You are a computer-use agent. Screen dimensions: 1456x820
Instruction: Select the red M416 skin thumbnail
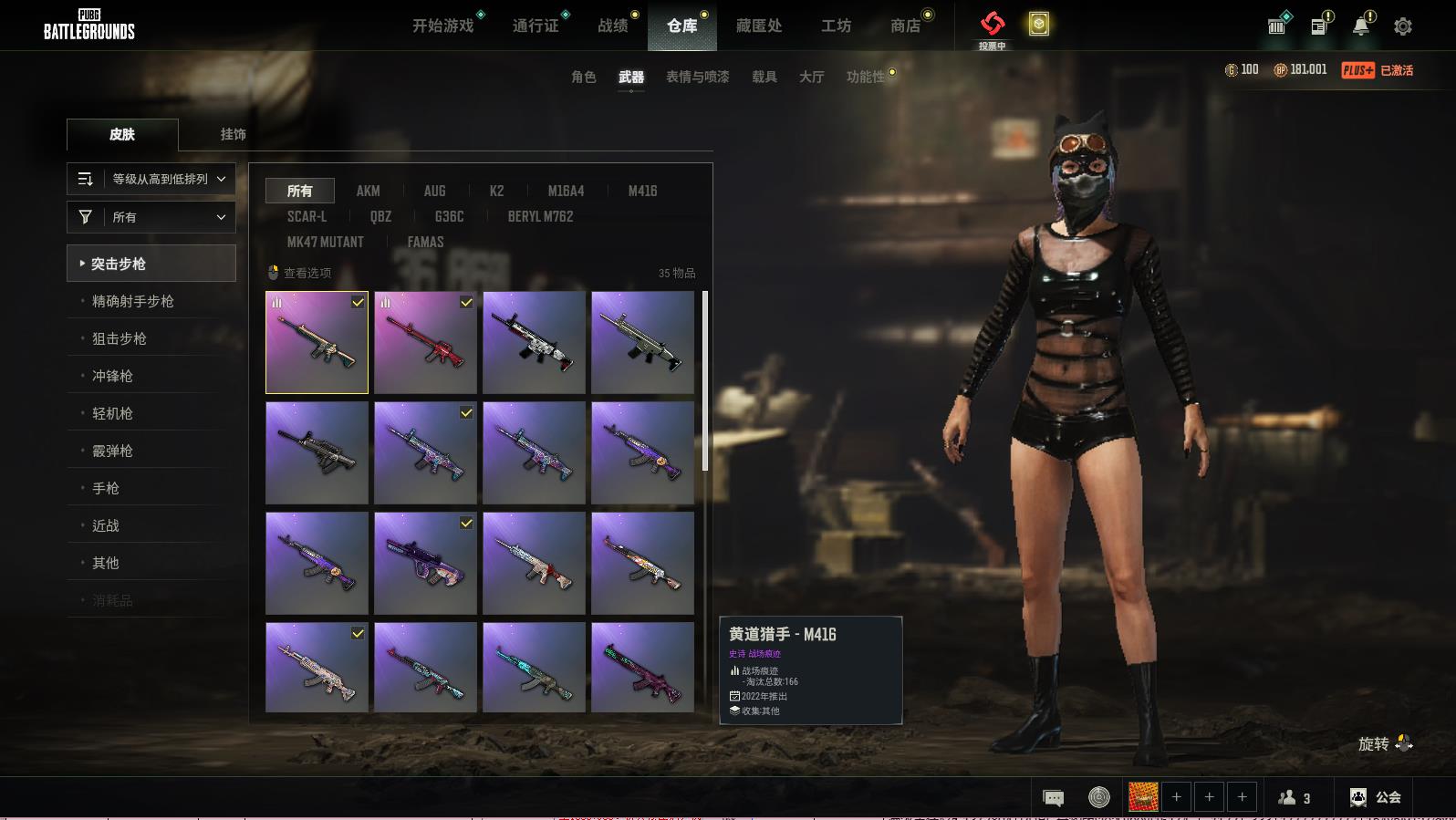[x=425, y=343]
